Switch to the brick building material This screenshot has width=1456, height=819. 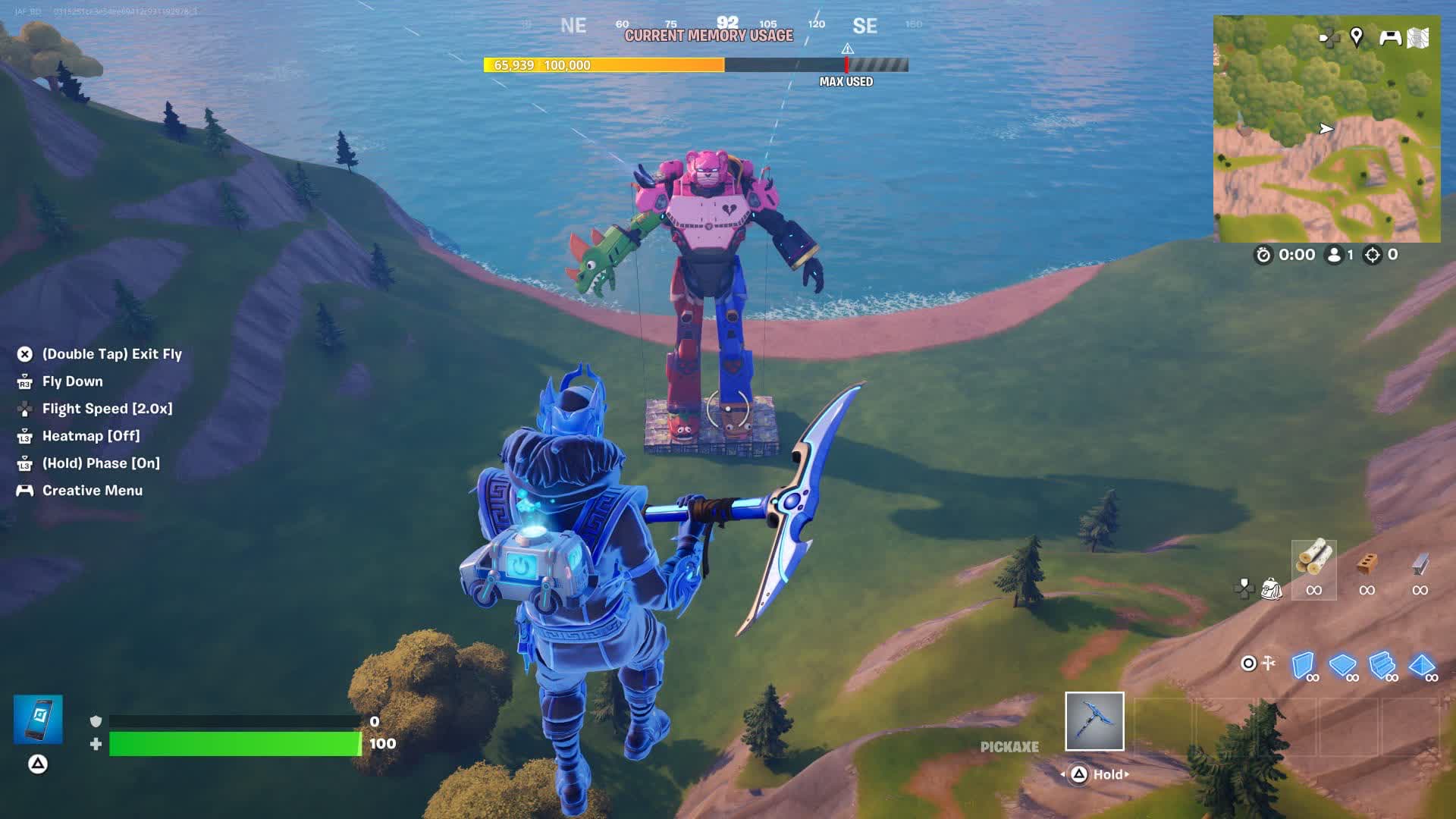pos(1367,565)
